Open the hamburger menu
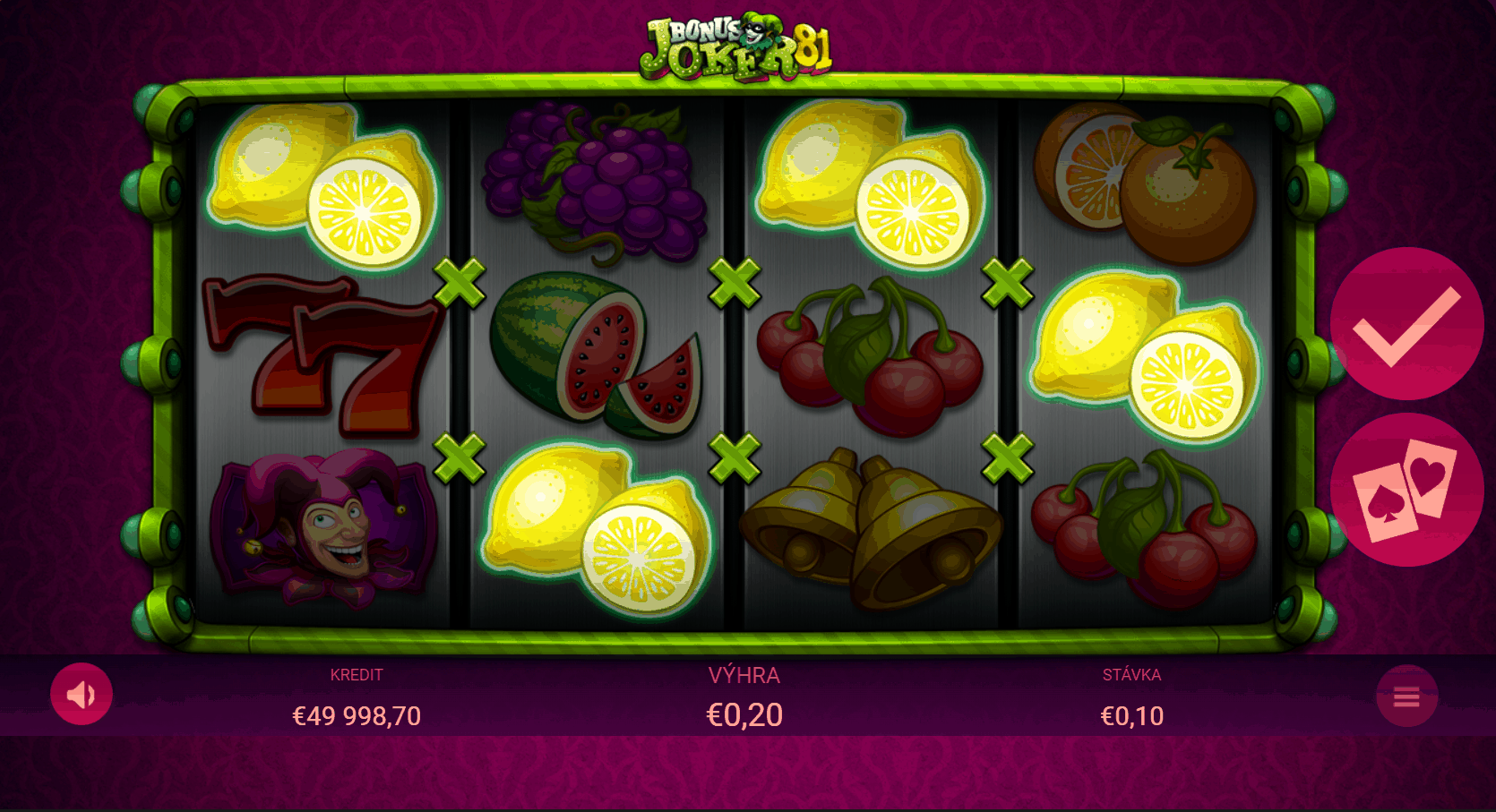This screenshot has height=812, width=1496. (1406, 697)
